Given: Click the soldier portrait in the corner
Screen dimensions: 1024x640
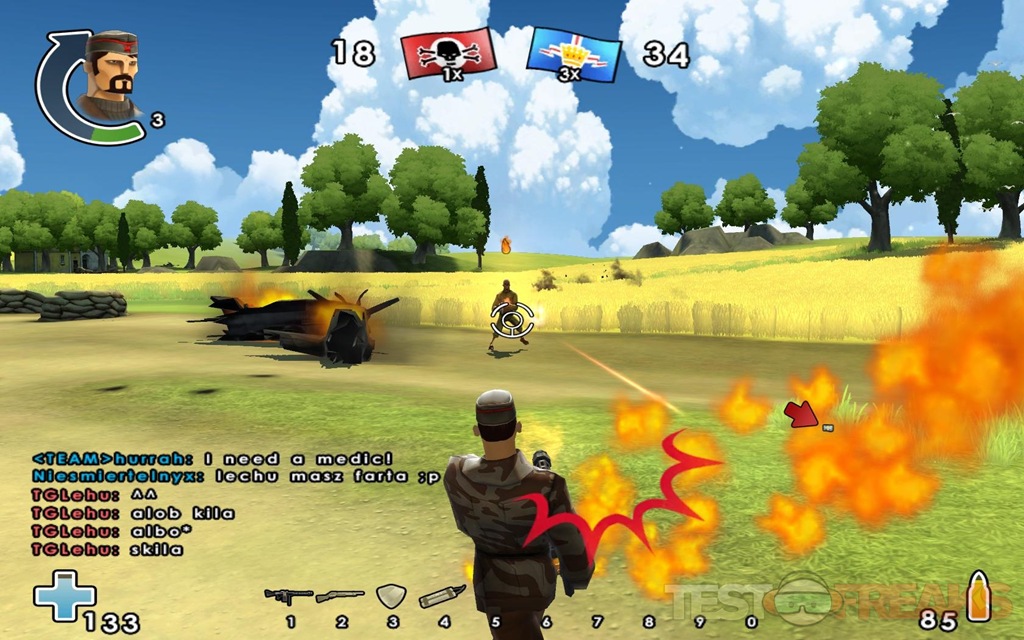Looking at the screenshot, I should pyautogui.click(x=108, y=76).
